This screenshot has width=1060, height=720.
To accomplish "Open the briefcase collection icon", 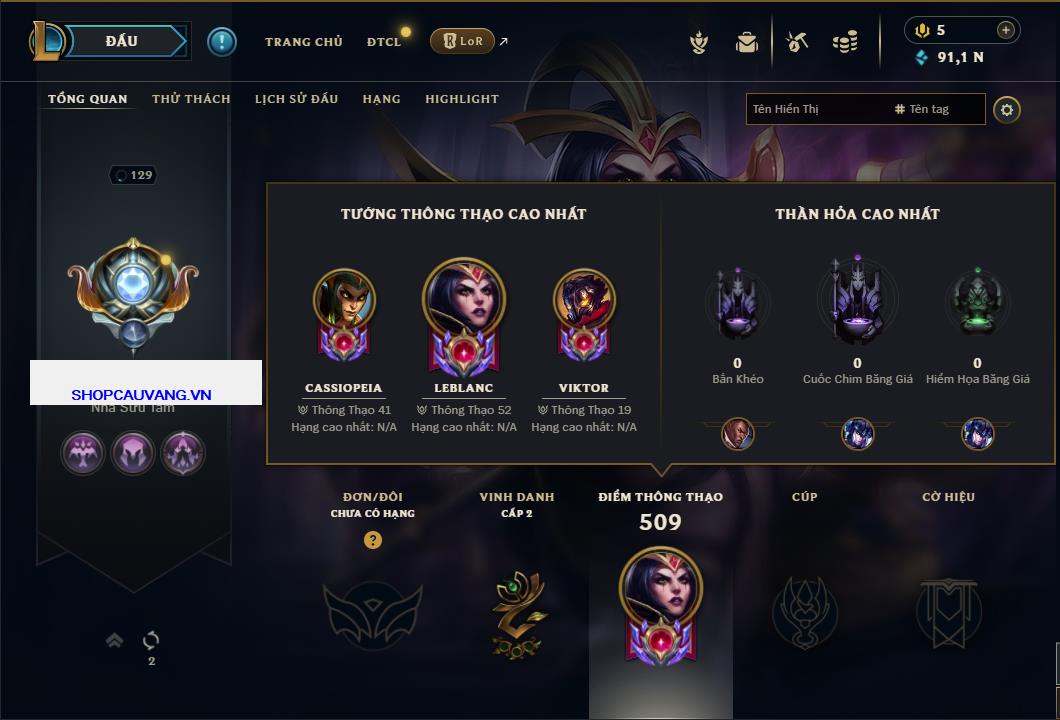I will tap(747, 42).
